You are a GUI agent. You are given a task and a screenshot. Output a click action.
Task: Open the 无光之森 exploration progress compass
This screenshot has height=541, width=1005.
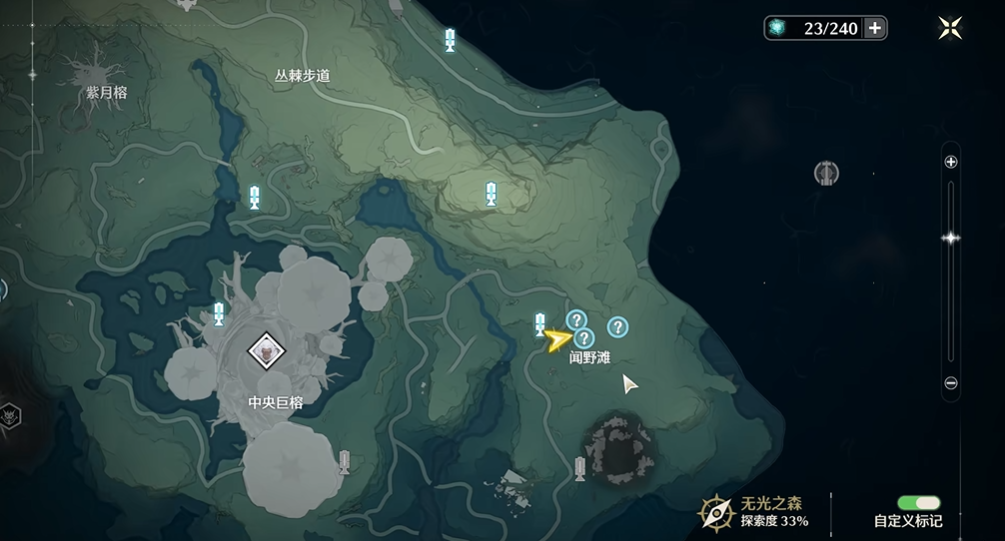pos(717,512)
